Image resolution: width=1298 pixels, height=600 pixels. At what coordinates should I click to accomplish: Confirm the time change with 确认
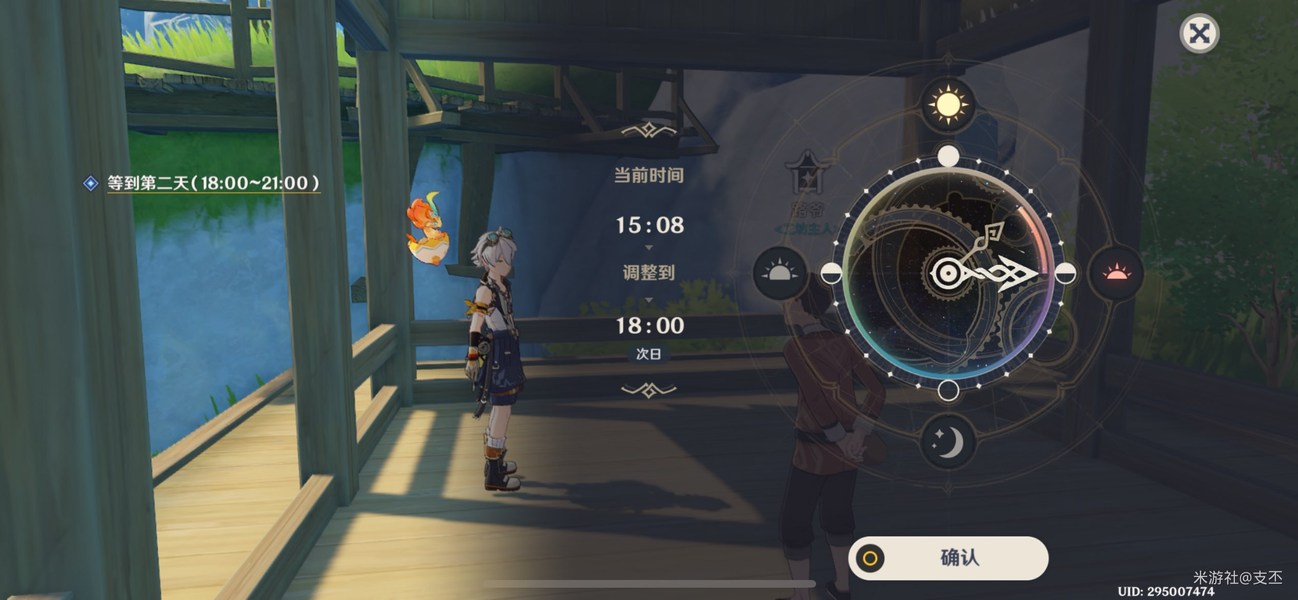[x=948, y=558]
